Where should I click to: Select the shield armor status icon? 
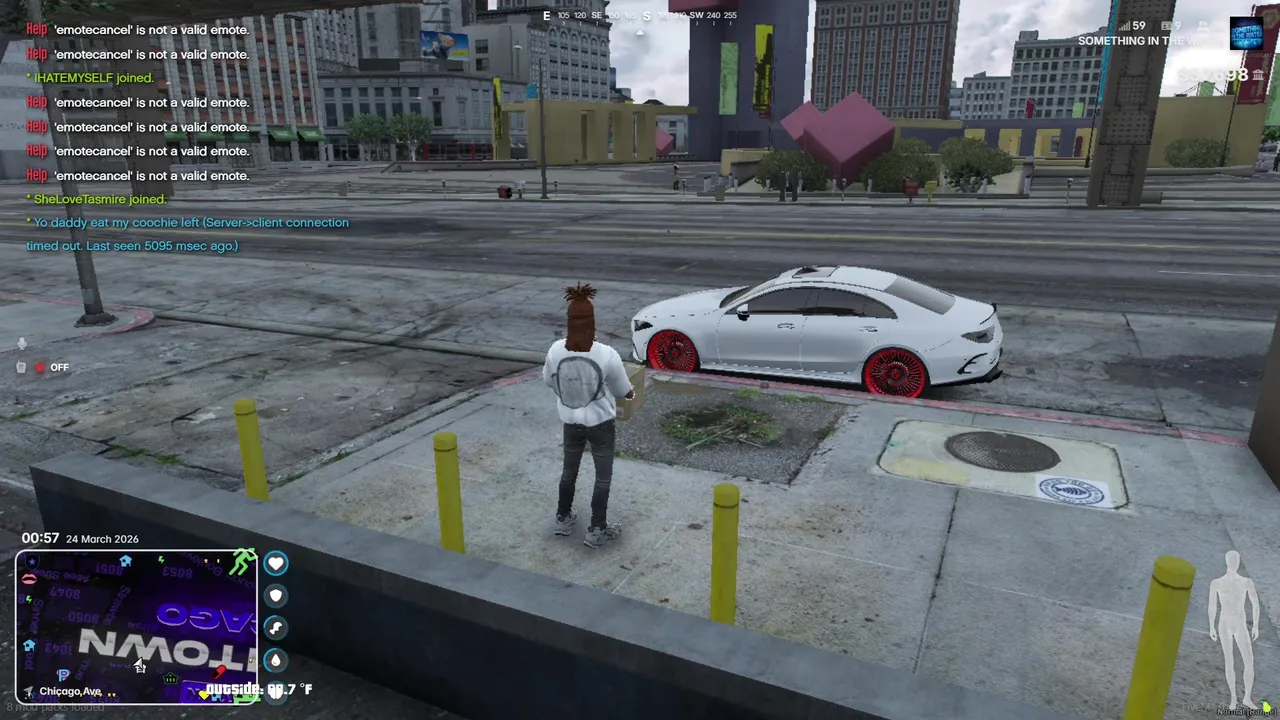click(x=276, y=595)
